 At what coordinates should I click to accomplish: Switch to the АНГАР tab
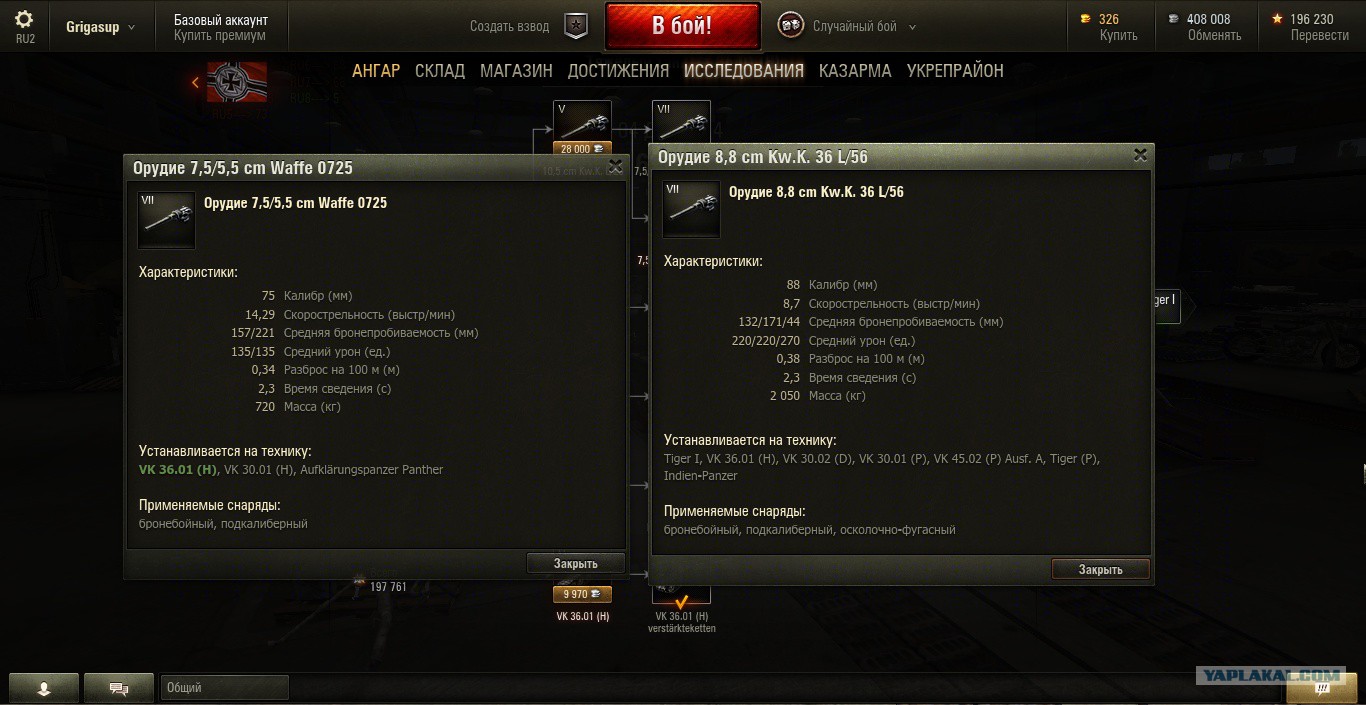pyautogui.click(x=376, y=71)
